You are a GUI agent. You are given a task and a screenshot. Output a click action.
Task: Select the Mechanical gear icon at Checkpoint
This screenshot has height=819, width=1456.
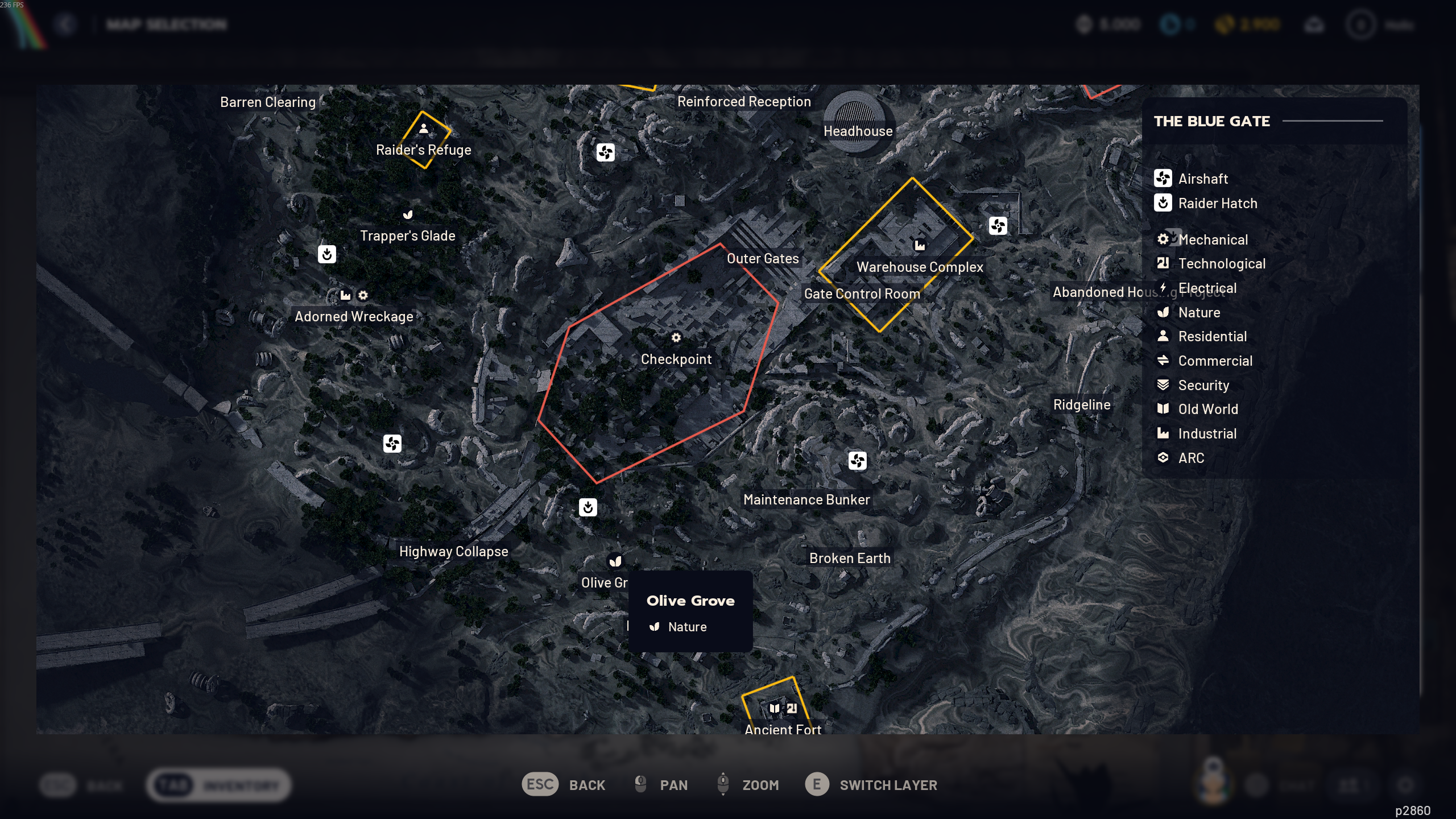(x=676, y=337)
